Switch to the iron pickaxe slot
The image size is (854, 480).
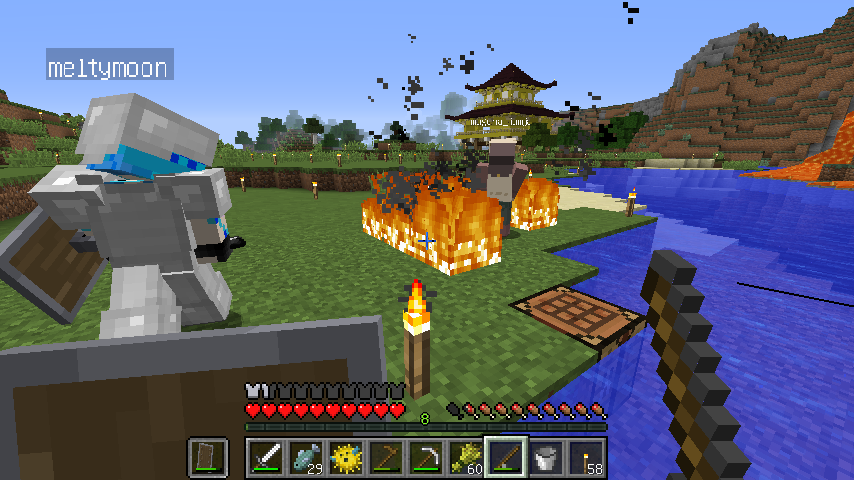click(427, 458)
